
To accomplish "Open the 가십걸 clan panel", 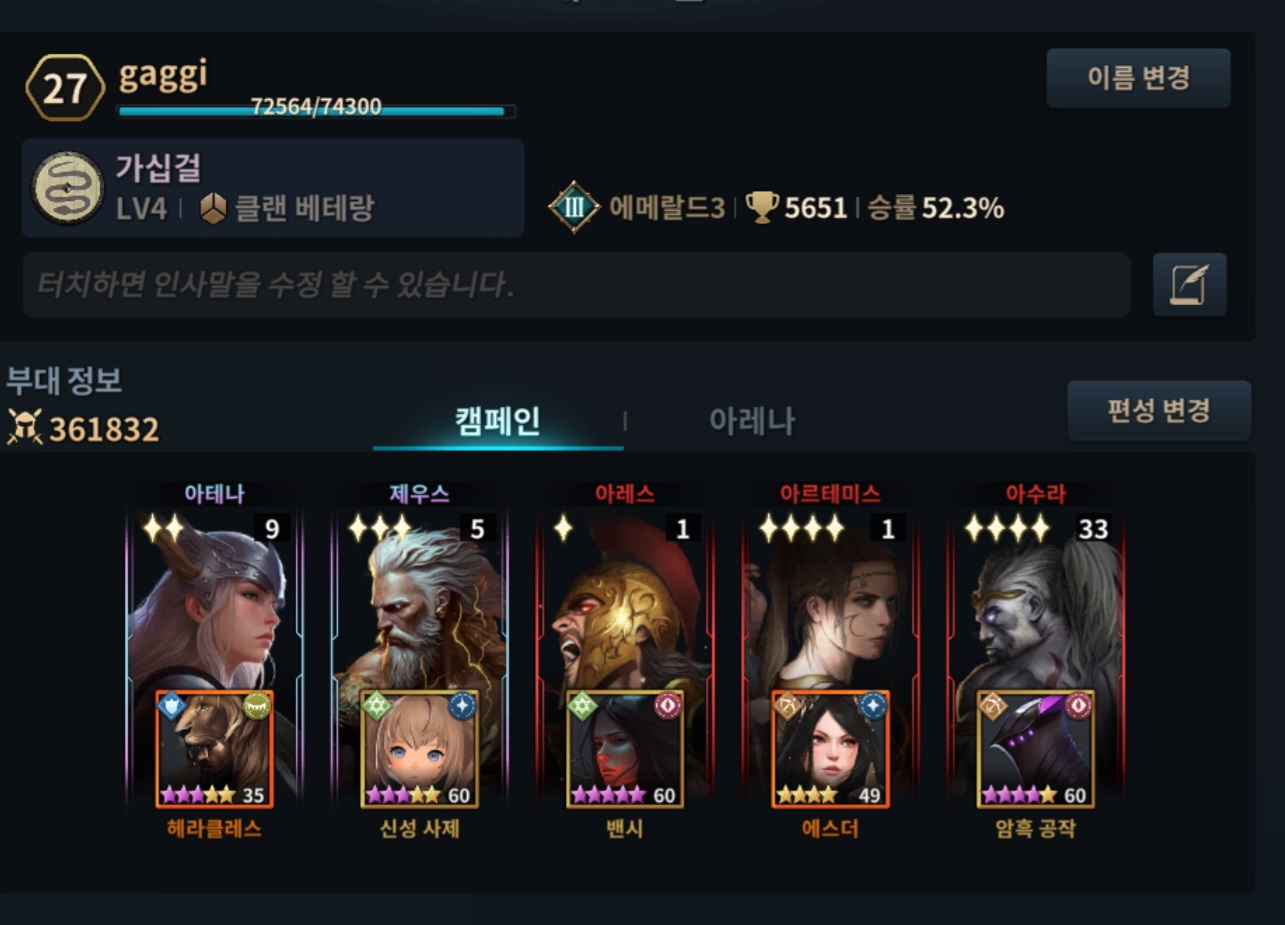I will pos(272,188).
